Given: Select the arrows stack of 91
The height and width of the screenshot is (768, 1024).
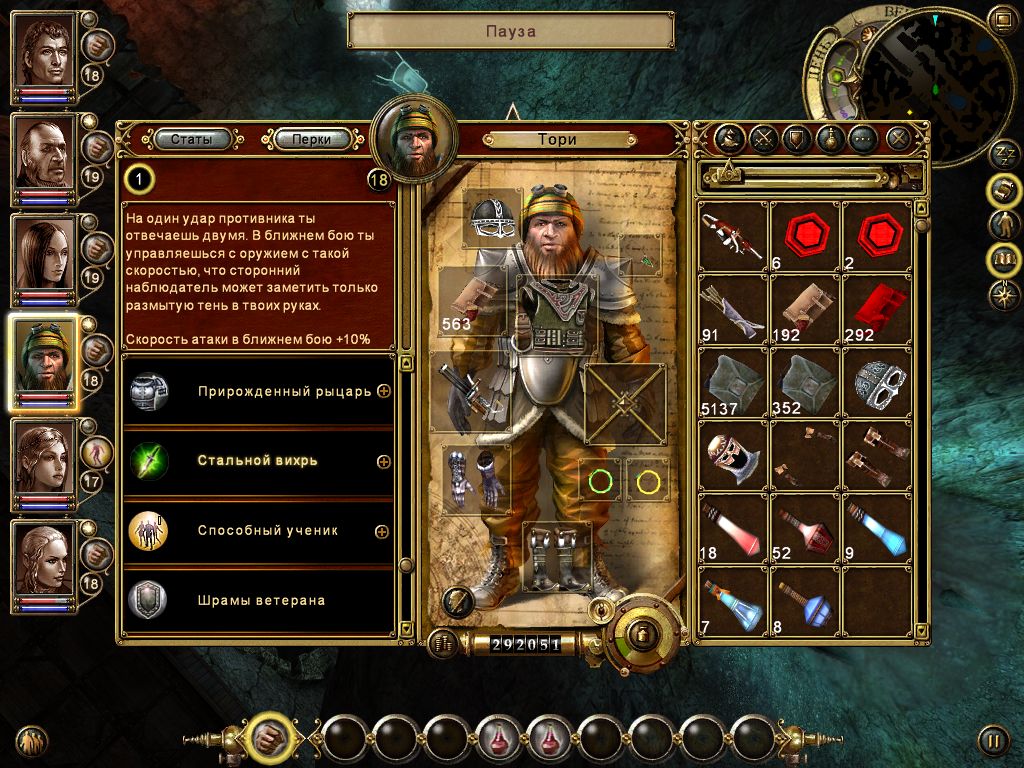Looking at the screenshot, I should 733,309.
